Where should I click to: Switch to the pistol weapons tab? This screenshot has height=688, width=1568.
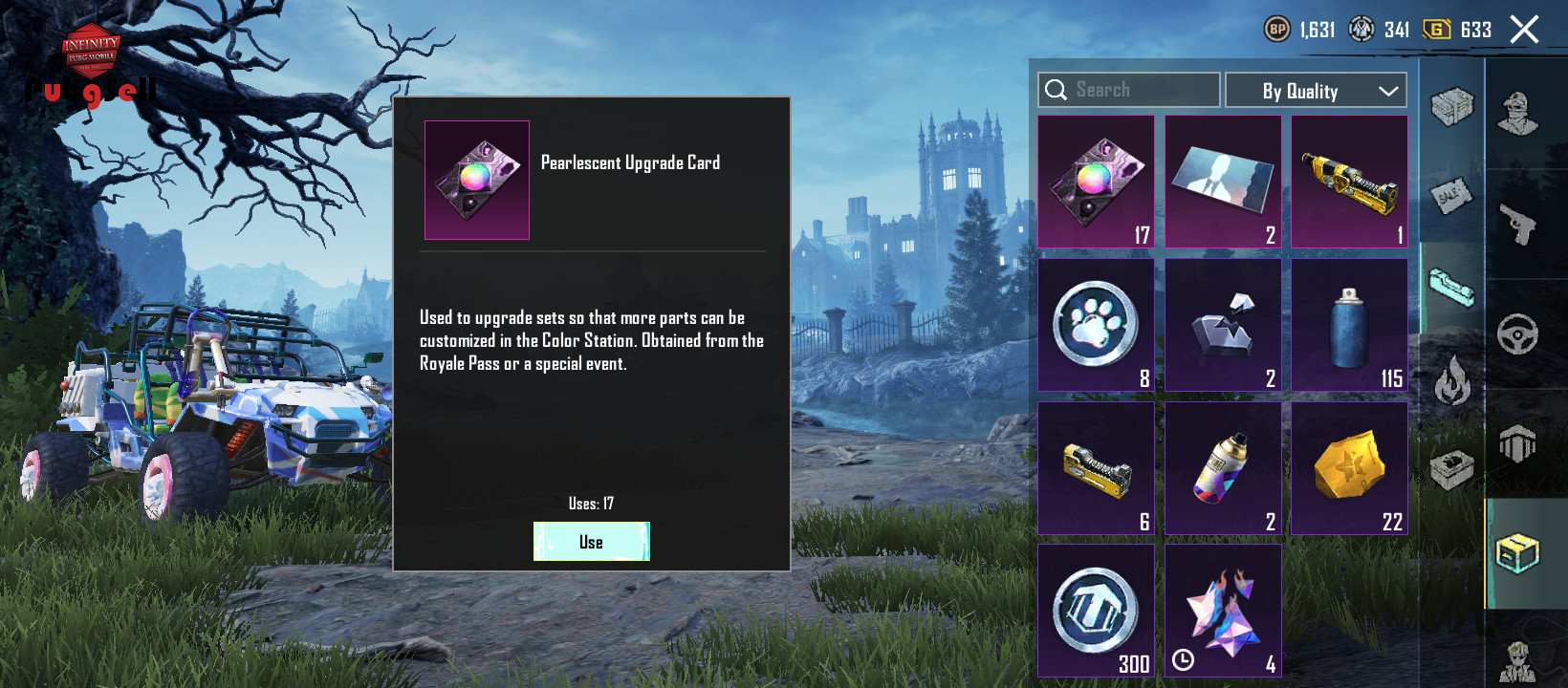point(1517,225)
